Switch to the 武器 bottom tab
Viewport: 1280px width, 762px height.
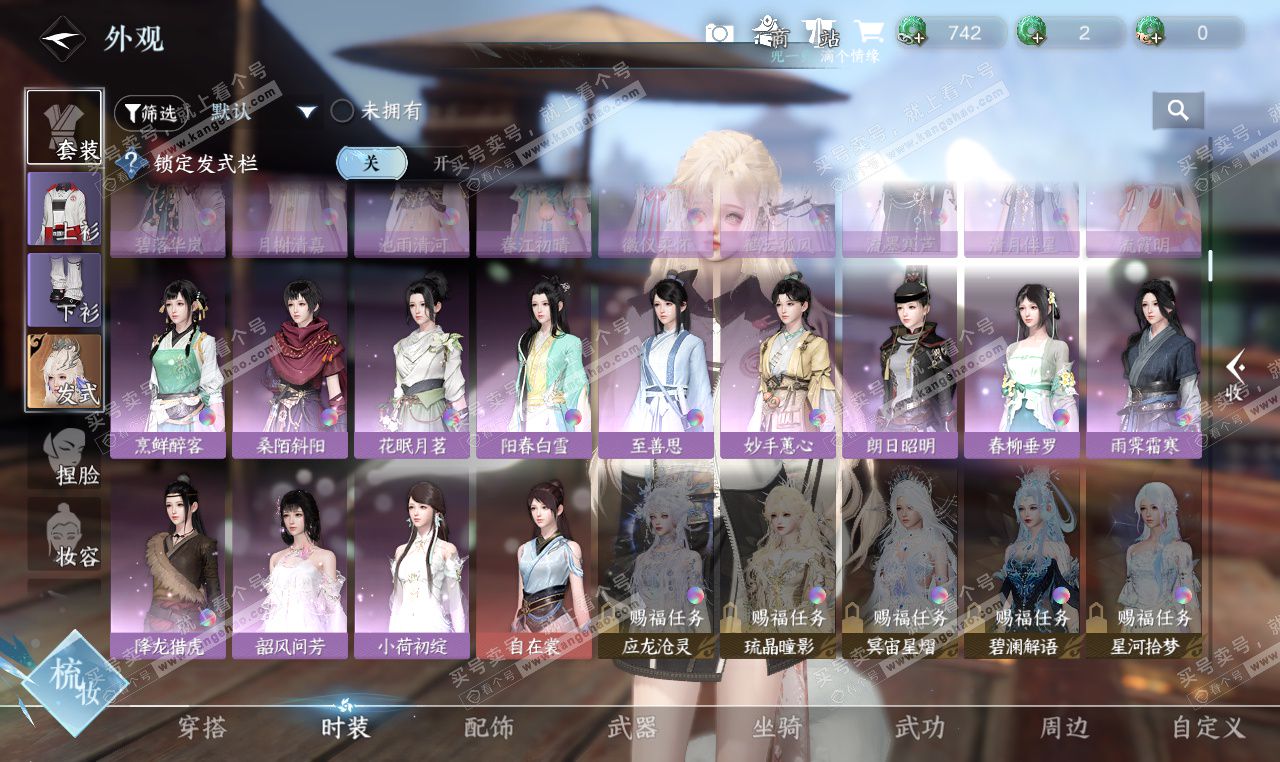632,728
